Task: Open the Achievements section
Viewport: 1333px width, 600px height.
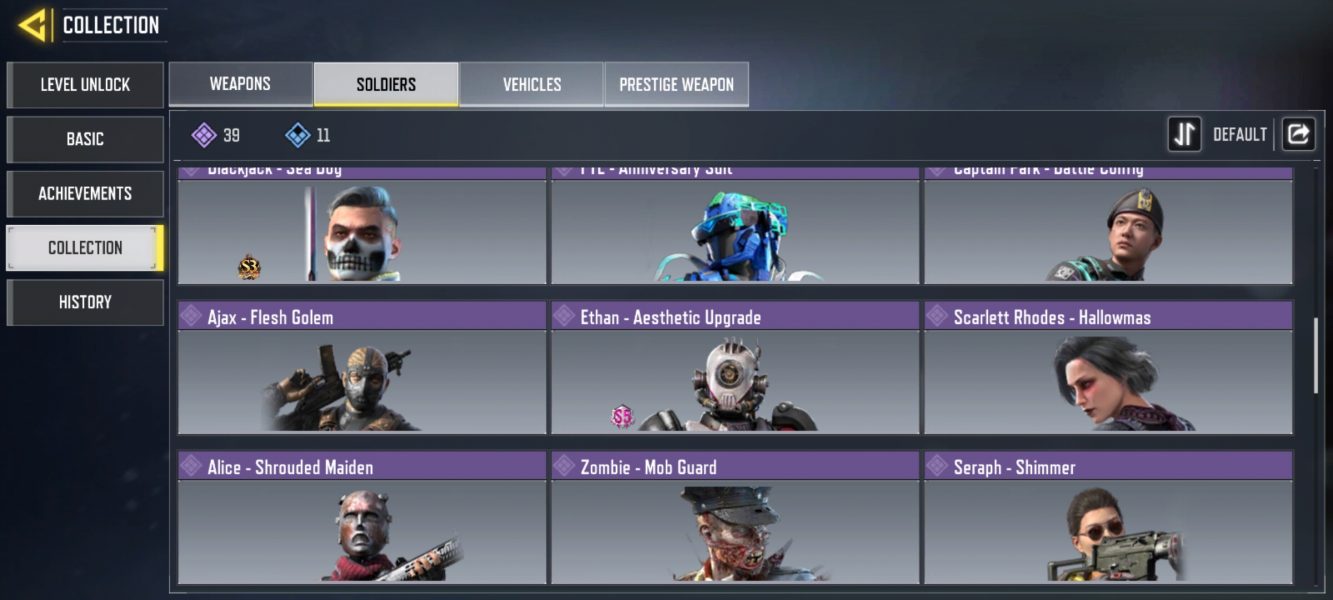Action: 85,193
